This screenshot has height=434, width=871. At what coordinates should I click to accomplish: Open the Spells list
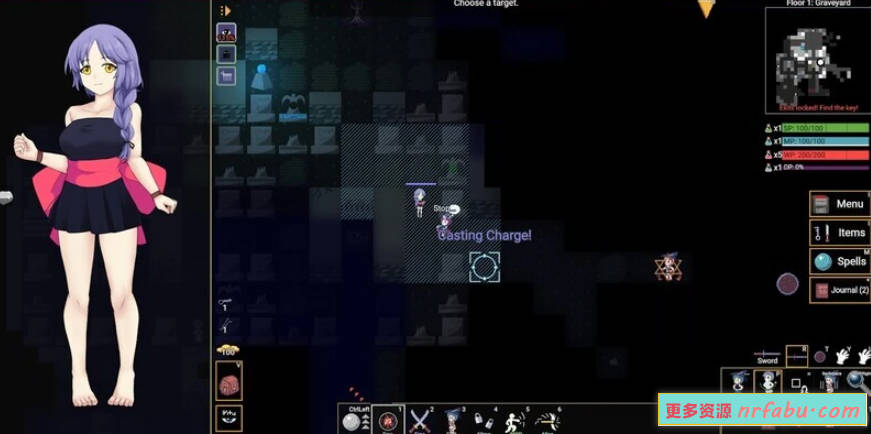point(839,262)
